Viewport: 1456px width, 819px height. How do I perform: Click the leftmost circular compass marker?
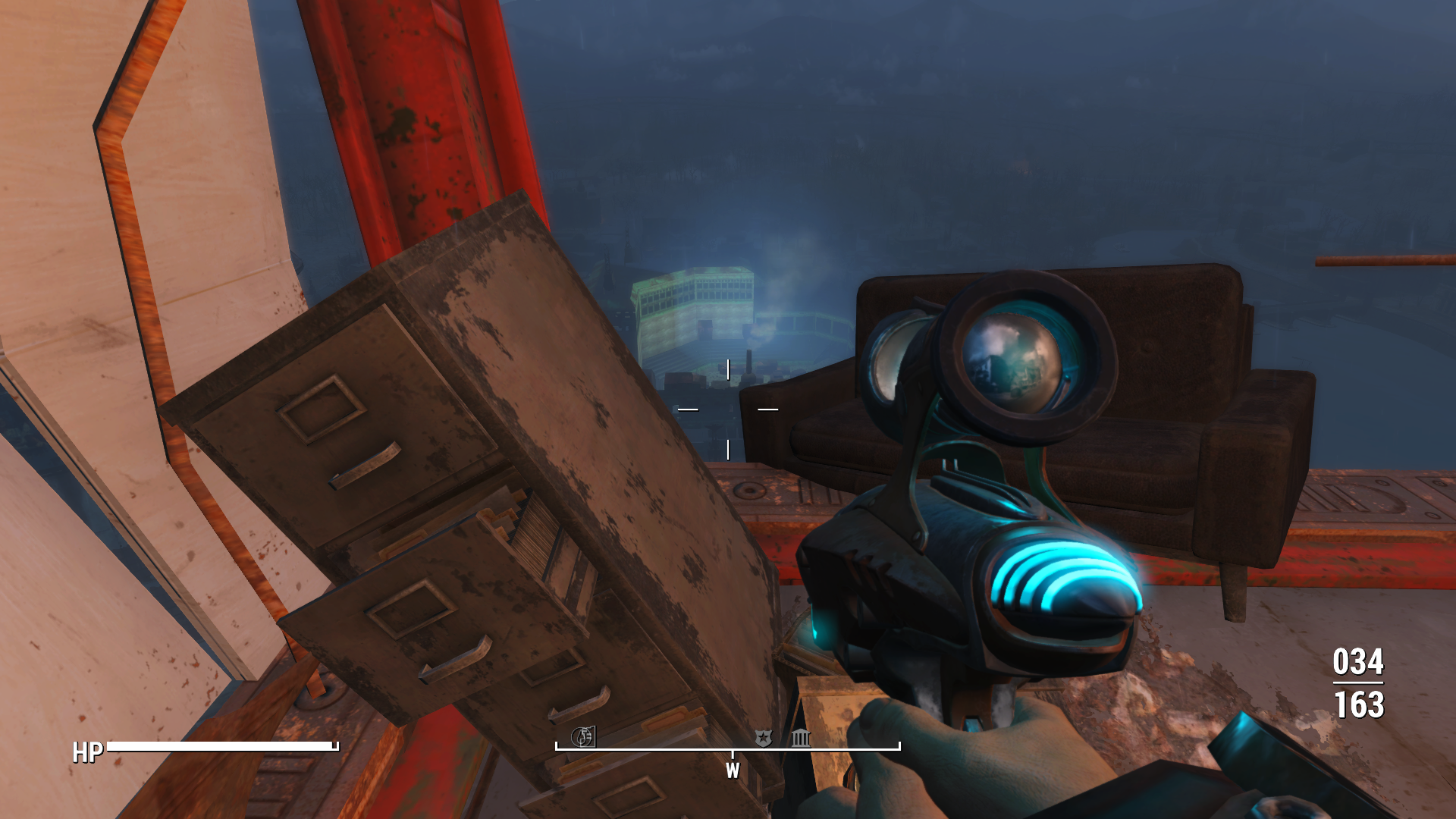[x=582, y=736]
